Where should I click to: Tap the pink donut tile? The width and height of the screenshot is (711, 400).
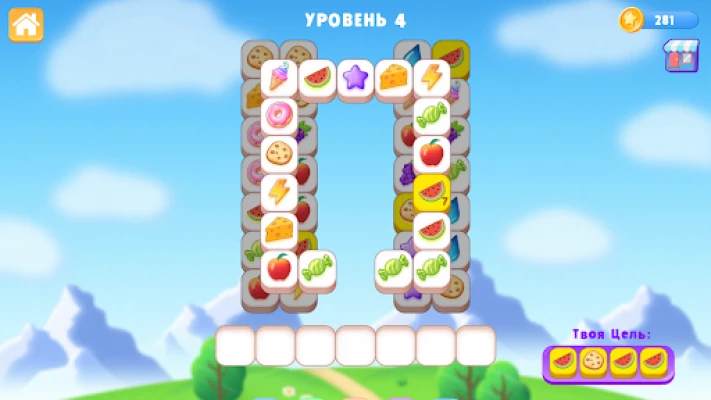(279, 116)
